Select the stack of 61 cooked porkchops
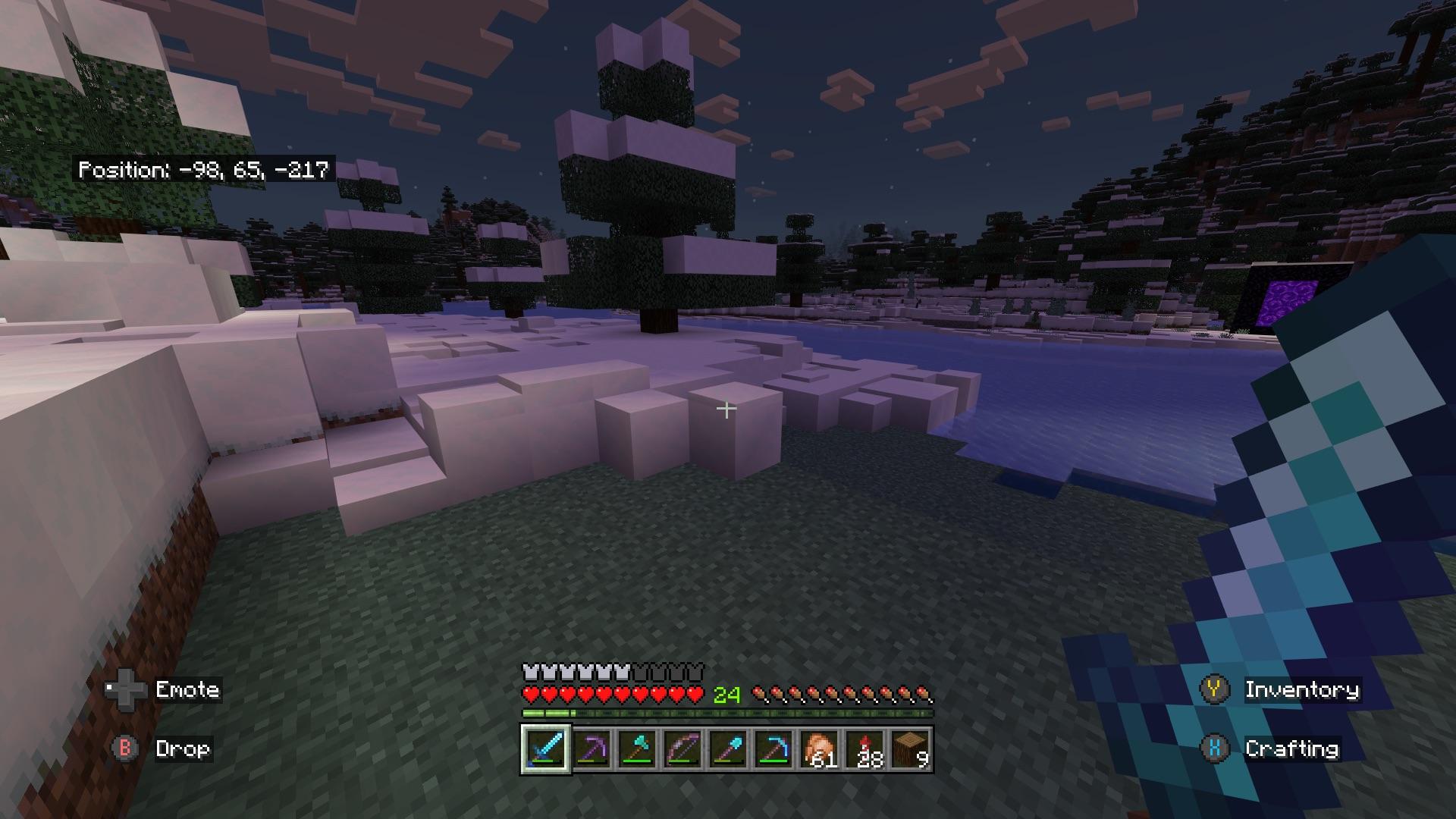The height and width of the screenshot is (819, 1456). tap(821, 749)
